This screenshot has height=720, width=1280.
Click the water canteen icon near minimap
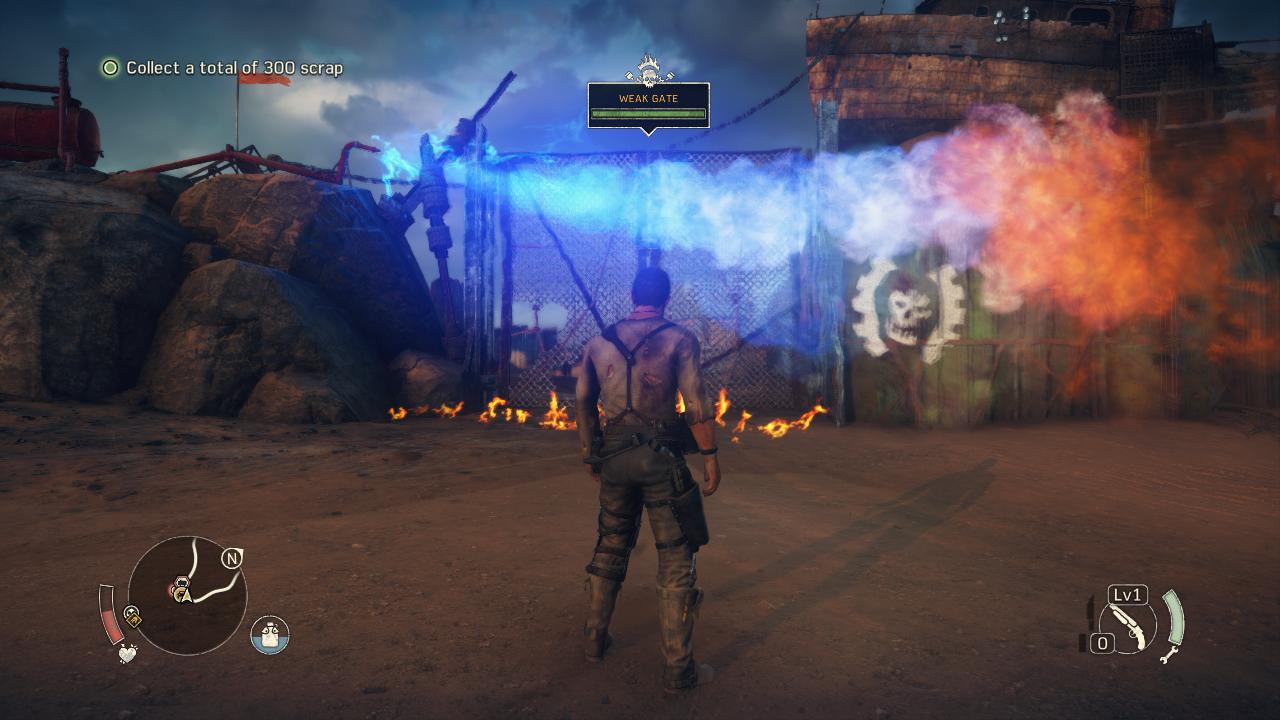point(269,636)
